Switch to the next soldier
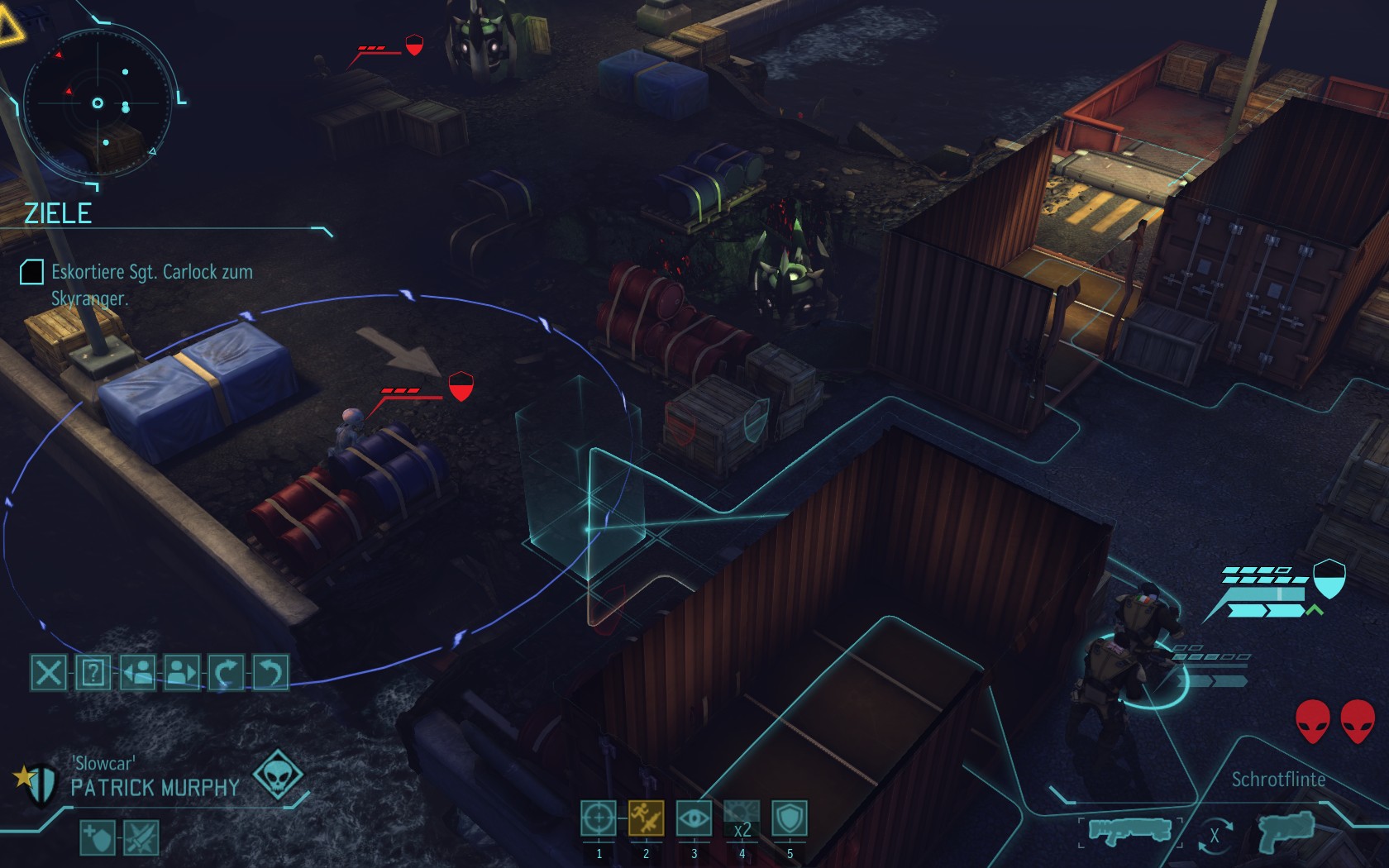 (182, 672)
